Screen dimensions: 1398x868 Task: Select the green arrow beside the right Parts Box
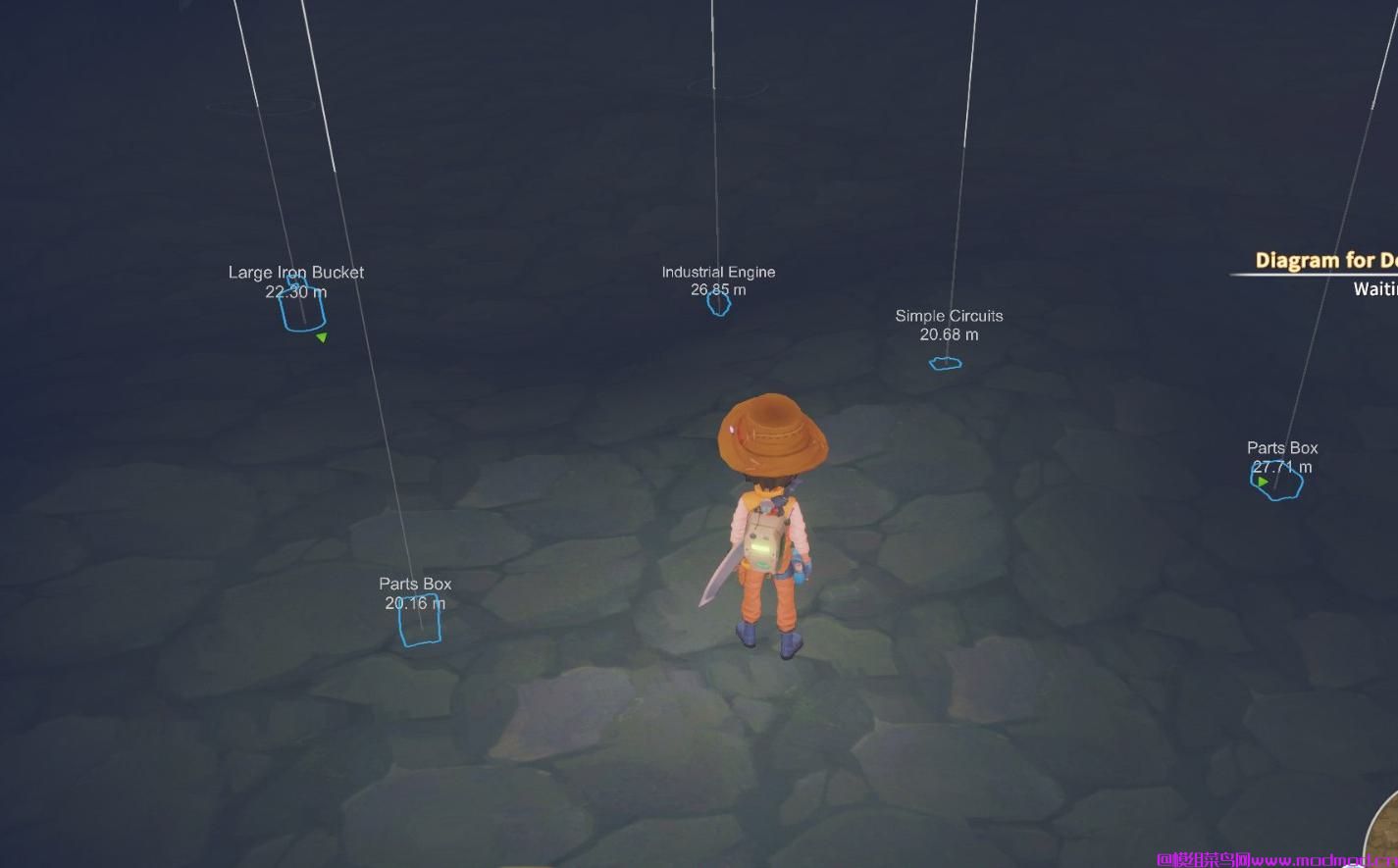(1262, 481)
